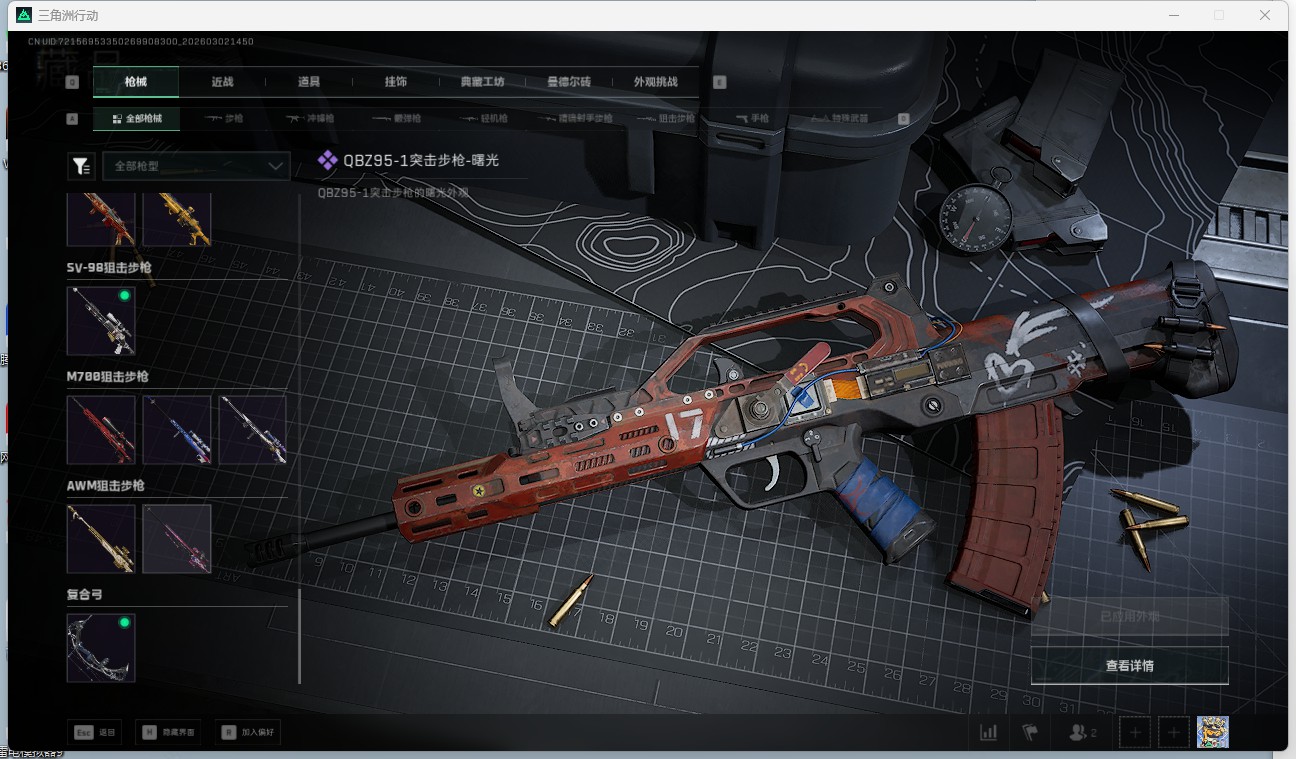Go to the 典藏工坊 tab
Image resolution: width=1296 pixels, height=759 pixels.
[482, 82]
